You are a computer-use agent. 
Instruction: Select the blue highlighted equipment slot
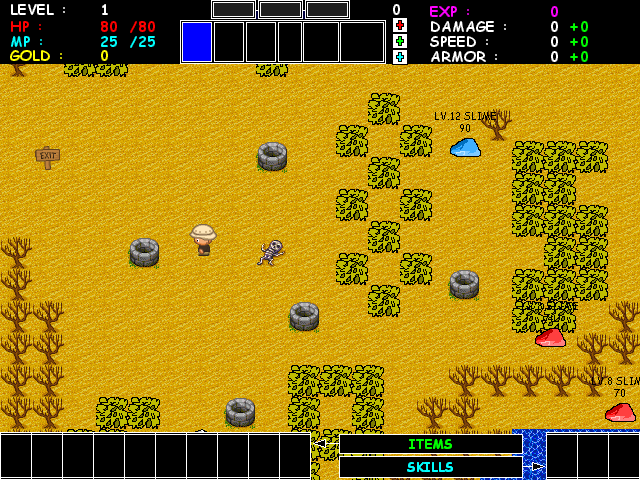pyautogui.click(x=196, y=42)
